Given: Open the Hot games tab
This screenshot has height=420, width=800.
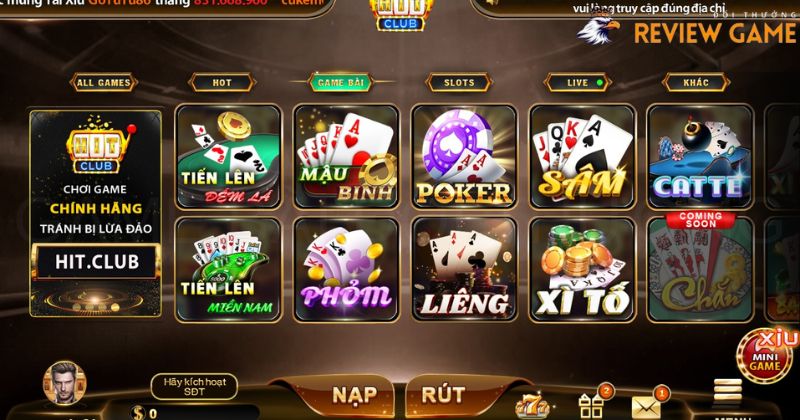Looking at the screenshot, I should tap(222, 83).
